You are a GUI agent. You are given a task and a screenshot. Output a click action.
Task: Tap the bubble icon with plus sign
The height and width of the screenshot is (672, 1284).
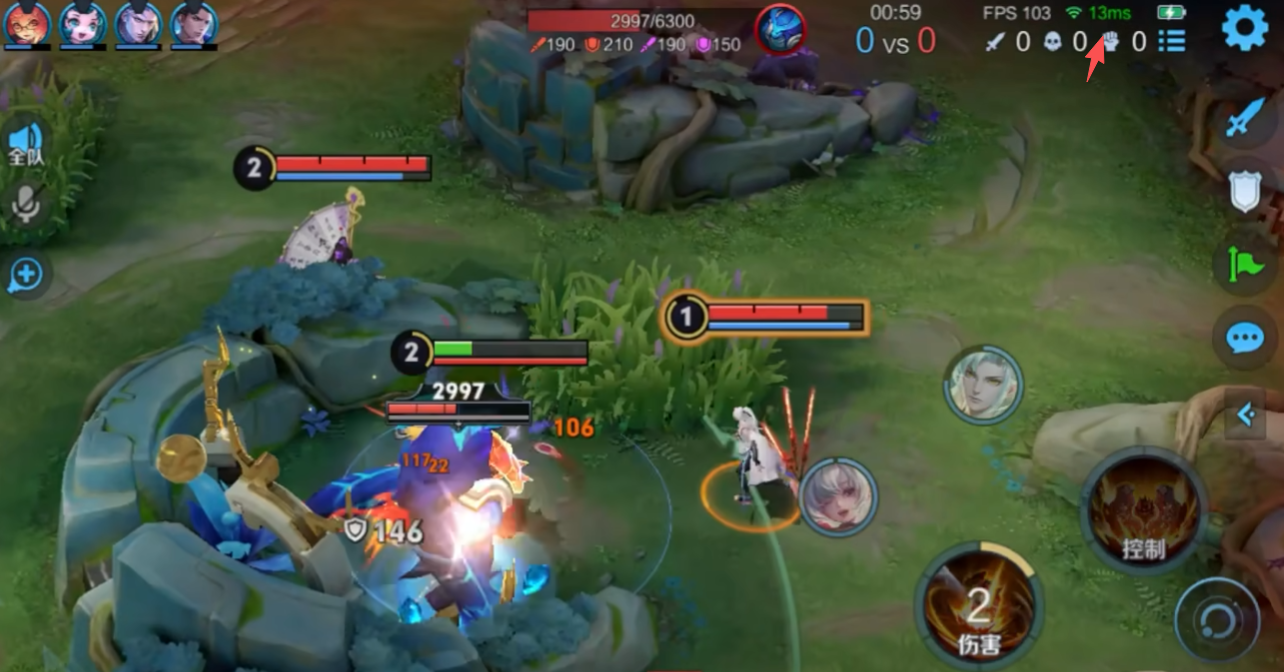point(26,274)
